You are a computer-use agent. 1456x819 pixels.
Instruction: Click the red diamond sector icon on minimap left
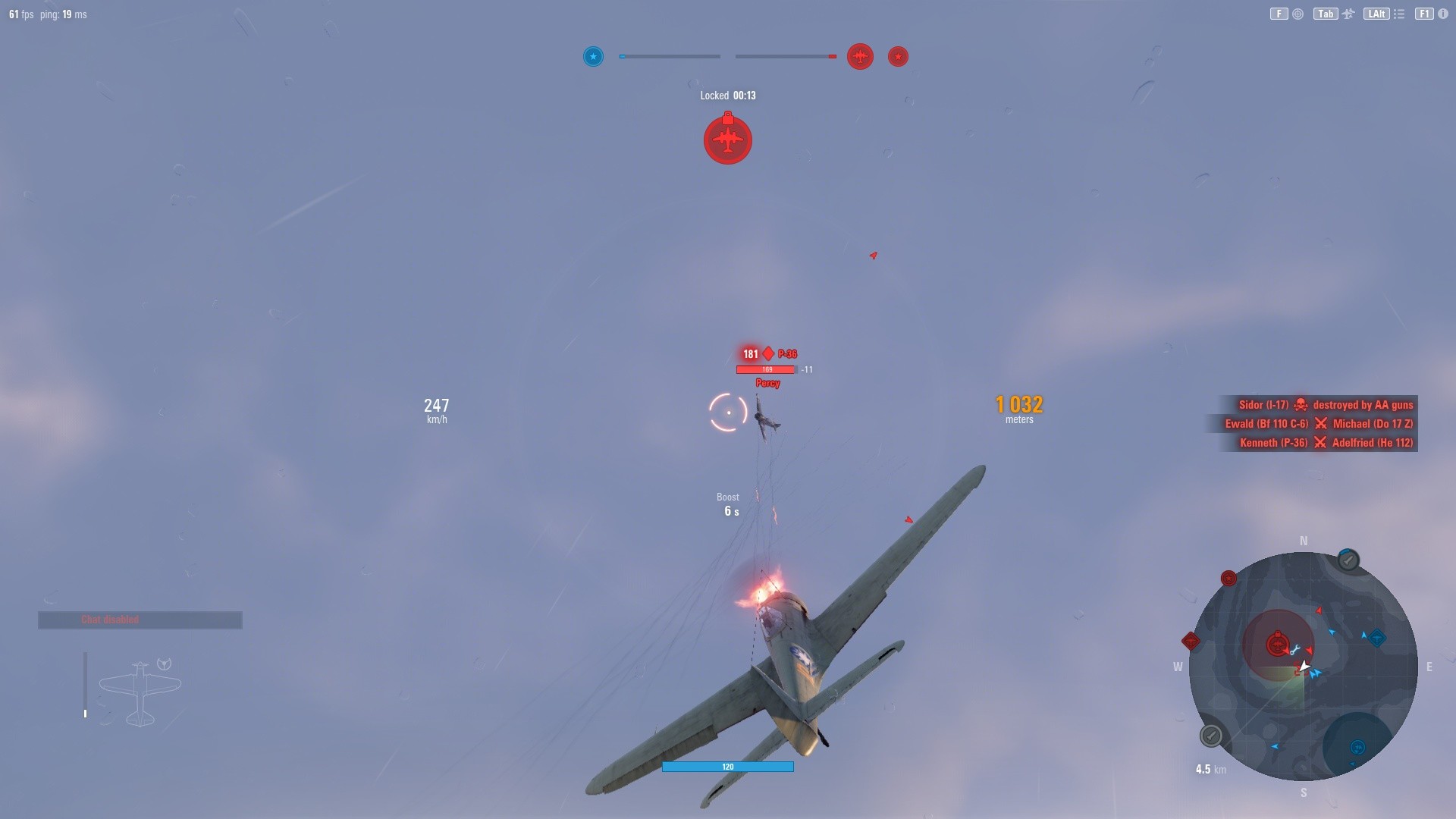pyautogui.click(x=1189, y=642)
